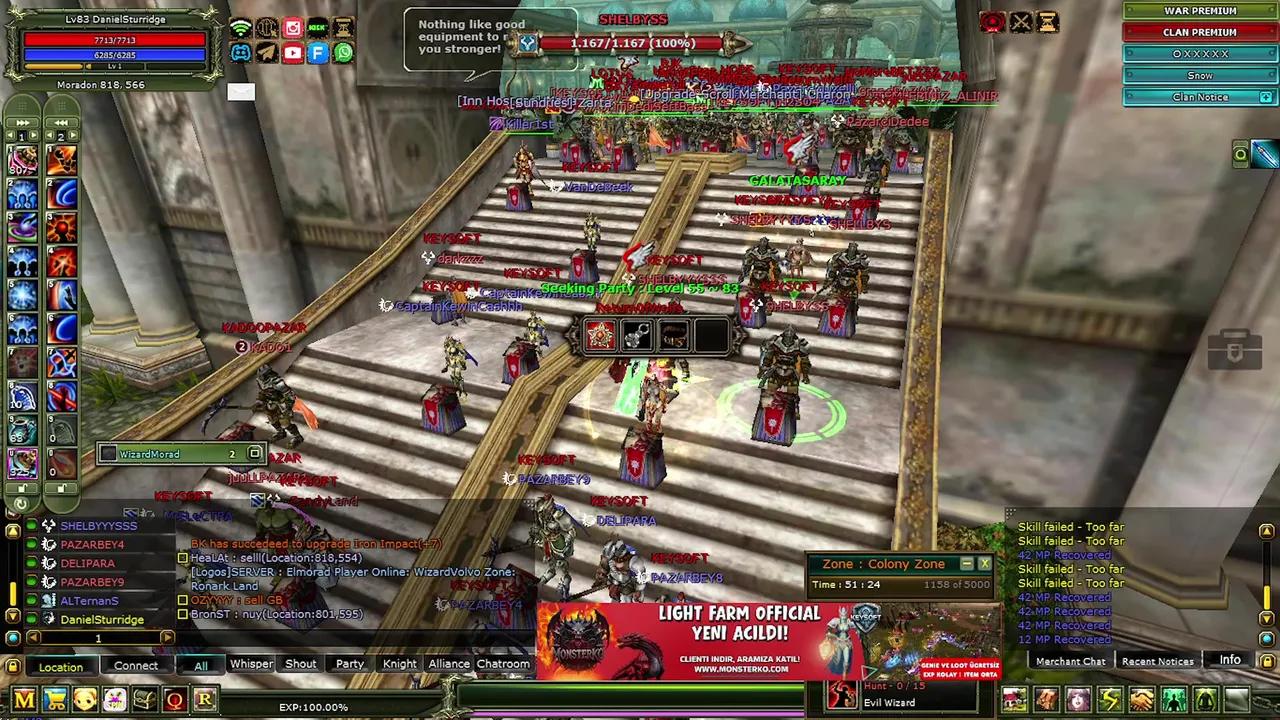Click the CLAN PREMIUM button
Viewport: 1280px width, 720px height.
pyautogui.click(x=1199, y=32)
